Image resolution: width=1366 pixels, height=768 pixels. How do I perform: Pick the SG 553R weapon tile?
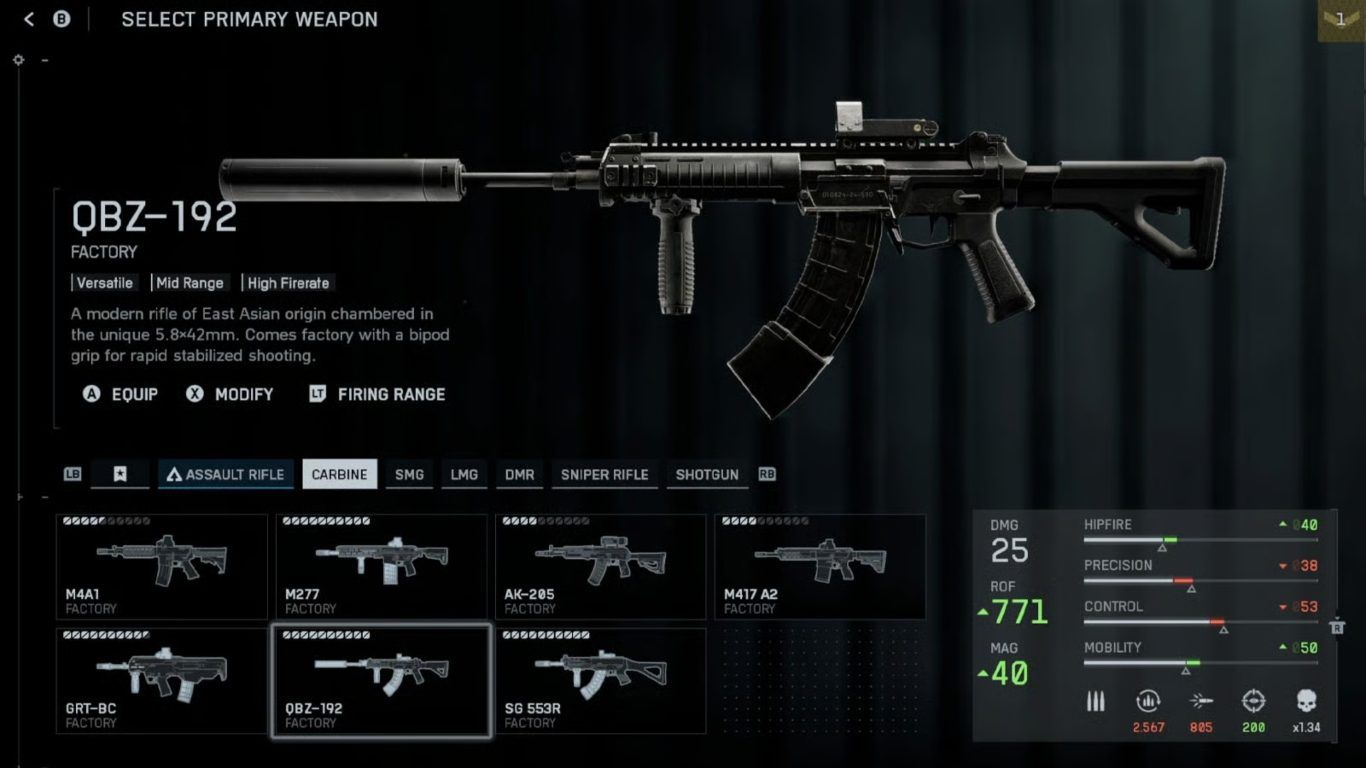(600, 680)
